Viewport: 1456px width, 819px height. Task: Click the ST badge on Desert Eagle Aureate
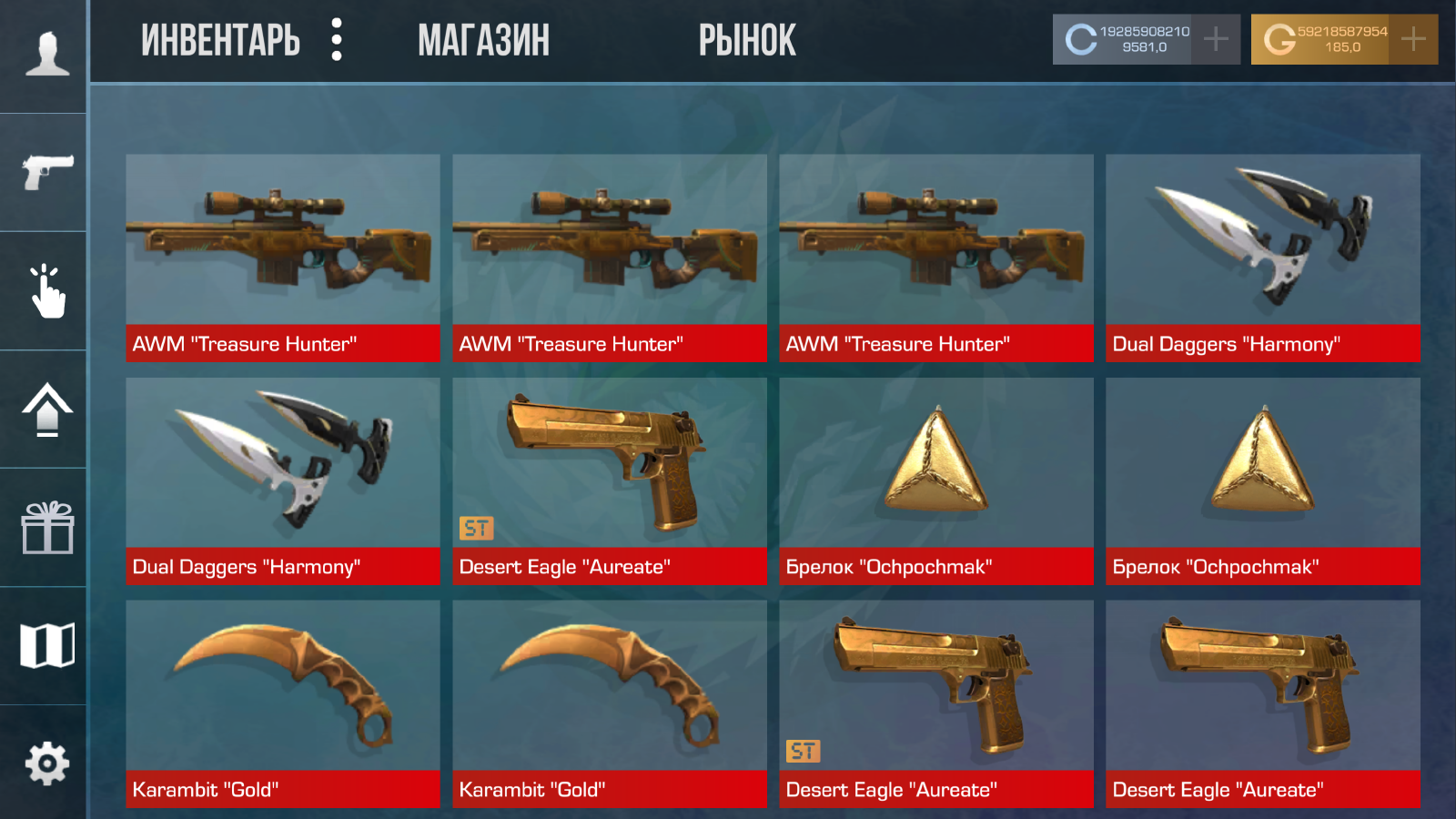pos(477,528)
